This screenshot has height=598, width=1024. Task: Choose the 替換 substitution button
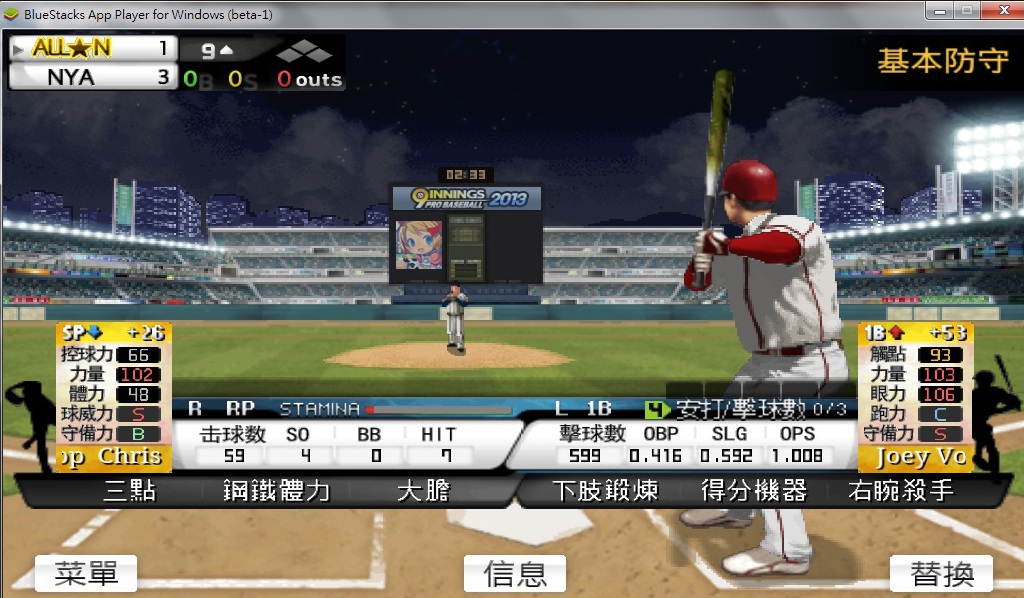coord(941,573)
